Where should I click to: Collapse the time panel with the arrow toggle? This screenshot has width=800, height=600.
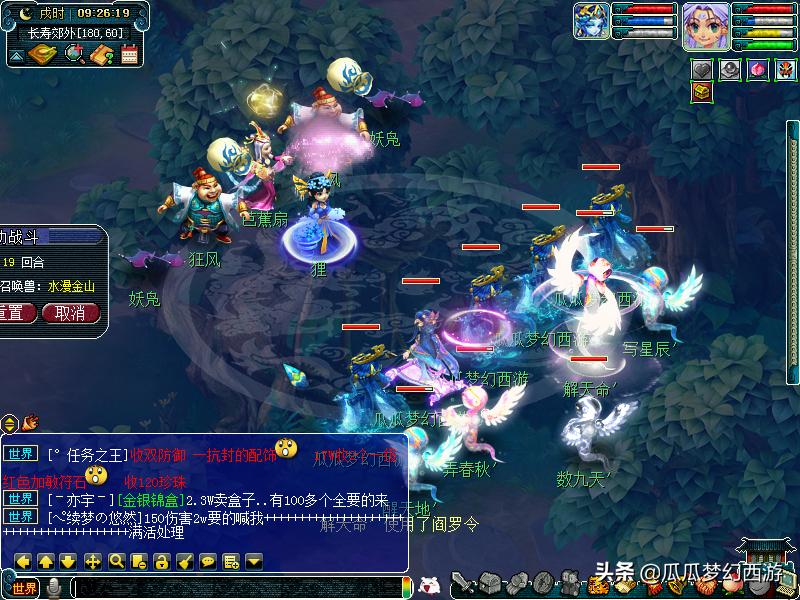(x=16, y=55)
